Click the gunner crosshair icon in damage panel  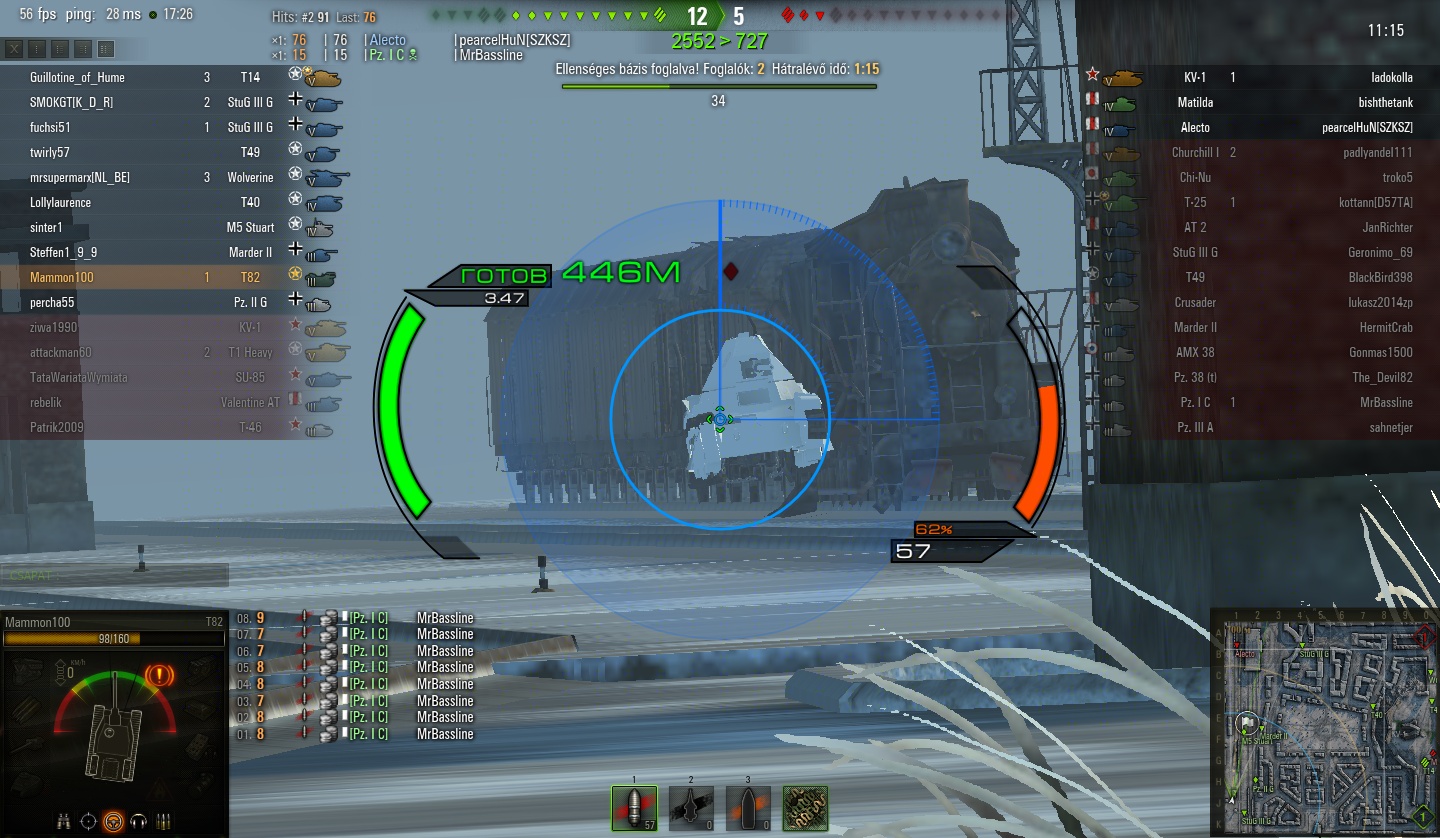[89, 821]
